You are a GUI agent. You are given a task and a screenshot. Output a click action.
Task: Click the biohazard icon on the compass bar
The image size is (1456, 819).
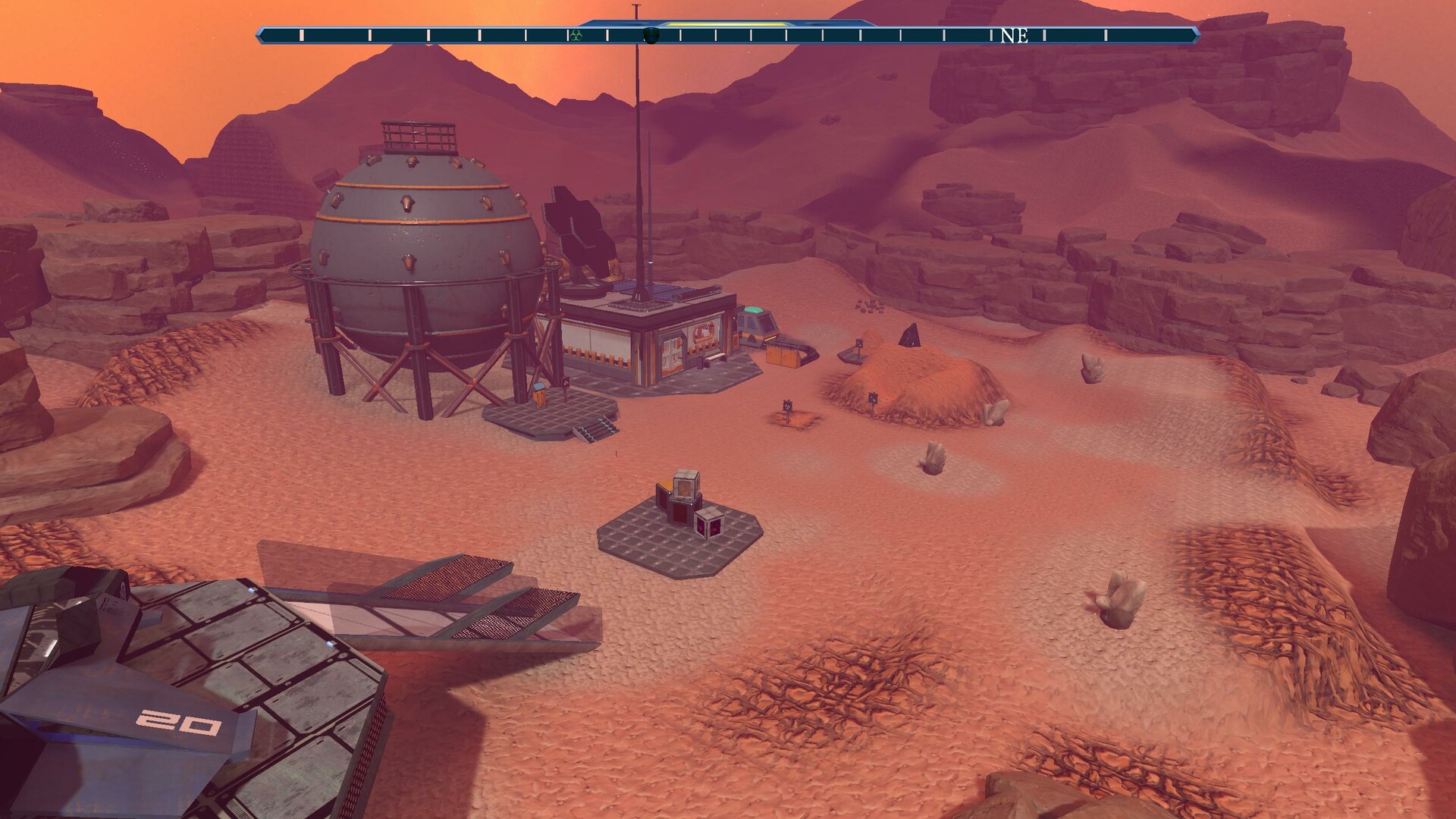[x=575, y=34]
